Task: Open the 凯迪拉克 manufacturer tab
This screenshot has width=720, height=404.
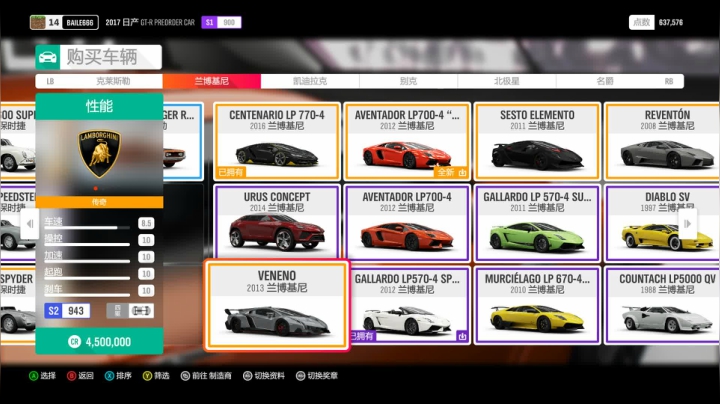Action: 309,81
